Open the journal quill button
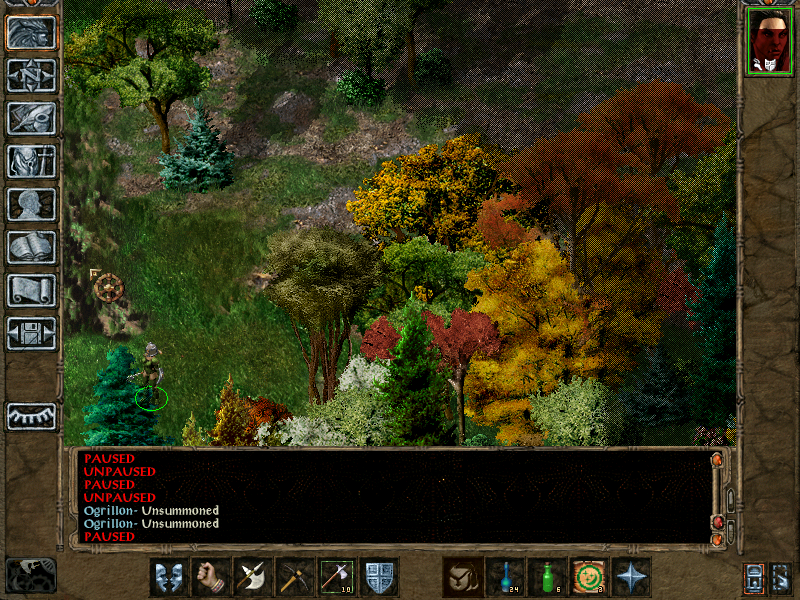The image size is (800, 600). coord(31,118)
